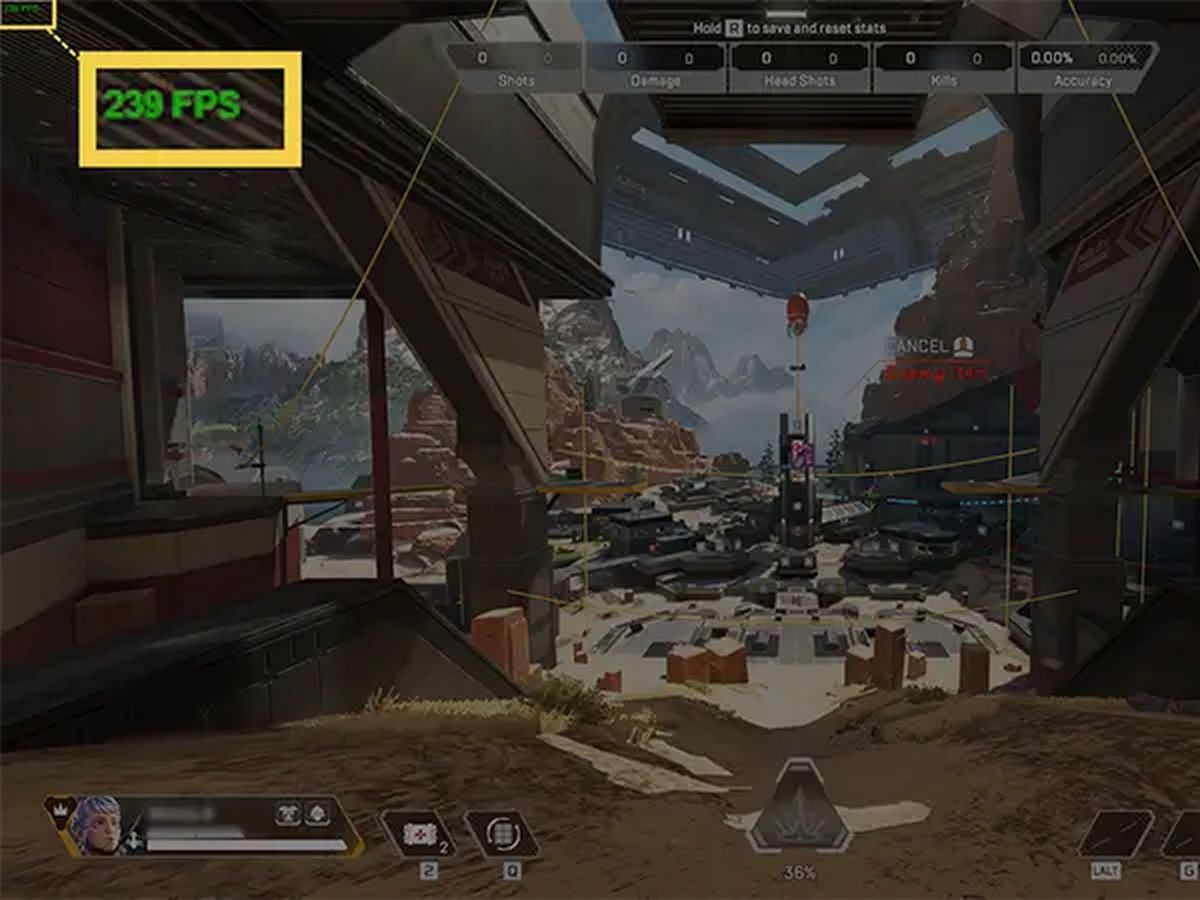Use the med kit healing item slot

coord(418,834)
